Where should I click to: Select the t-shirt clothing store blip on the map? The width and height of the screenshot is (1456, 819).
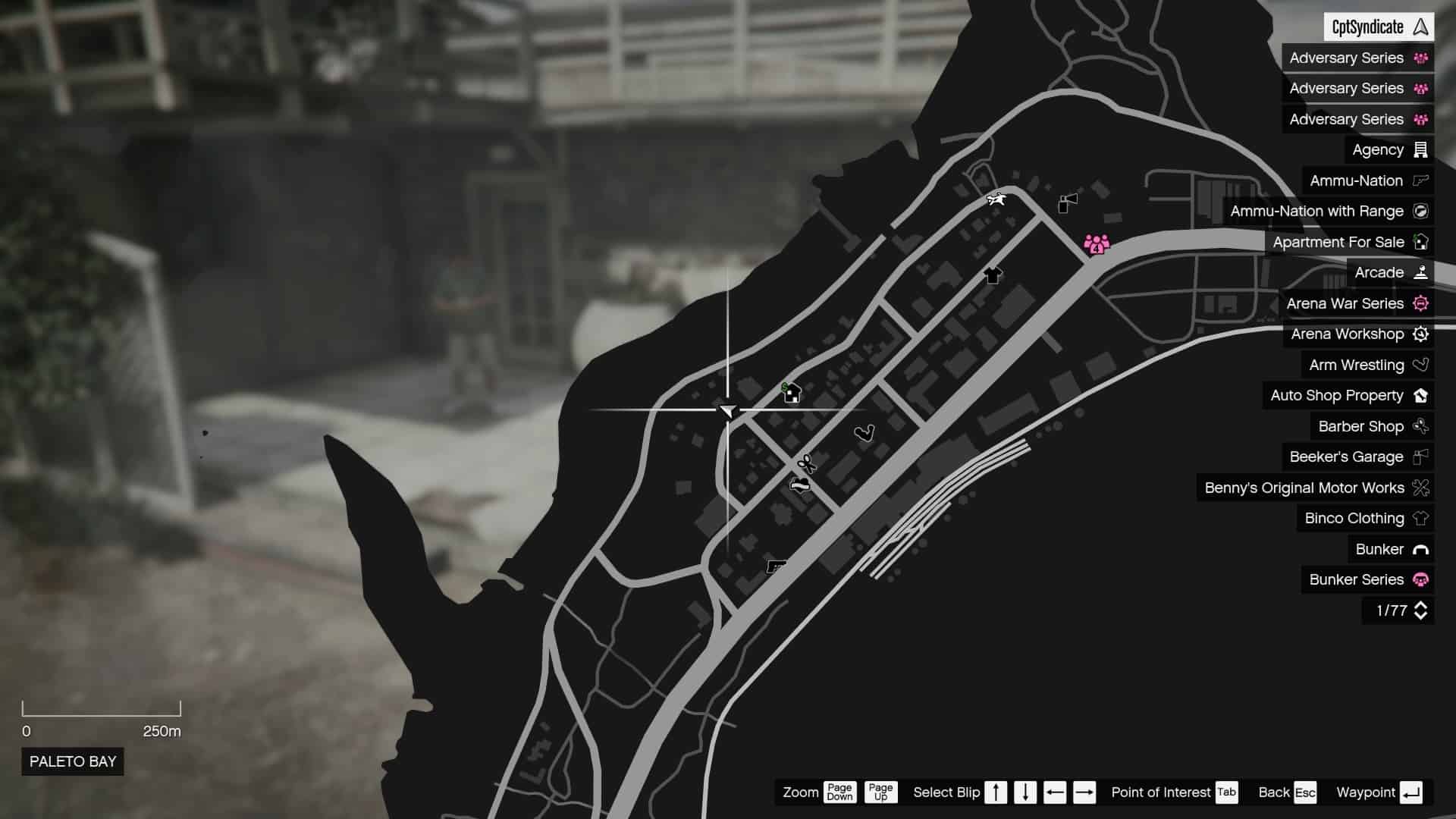[x=991, y=276]
